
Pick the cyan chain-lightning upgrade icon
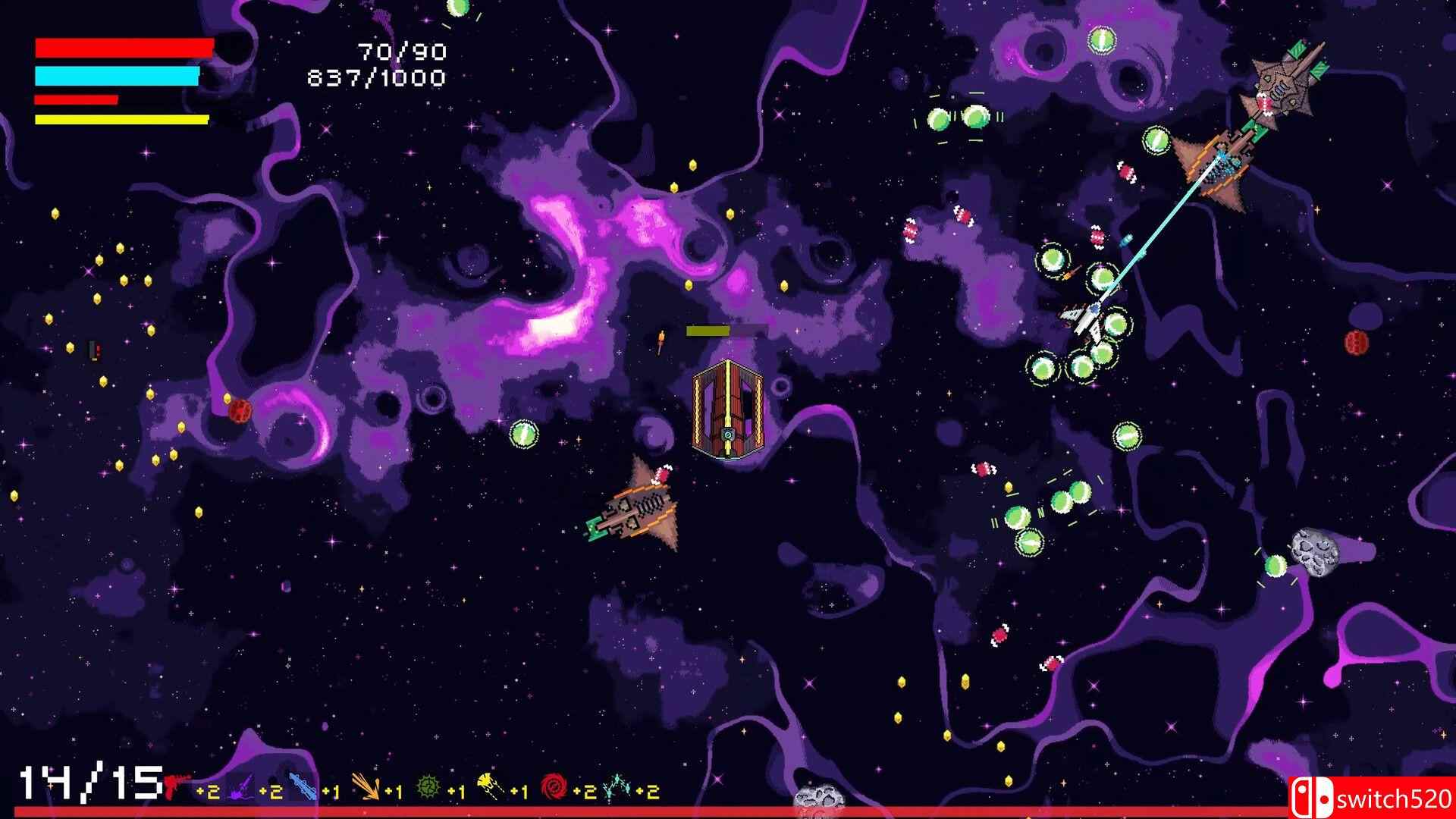tap(616, 788)
